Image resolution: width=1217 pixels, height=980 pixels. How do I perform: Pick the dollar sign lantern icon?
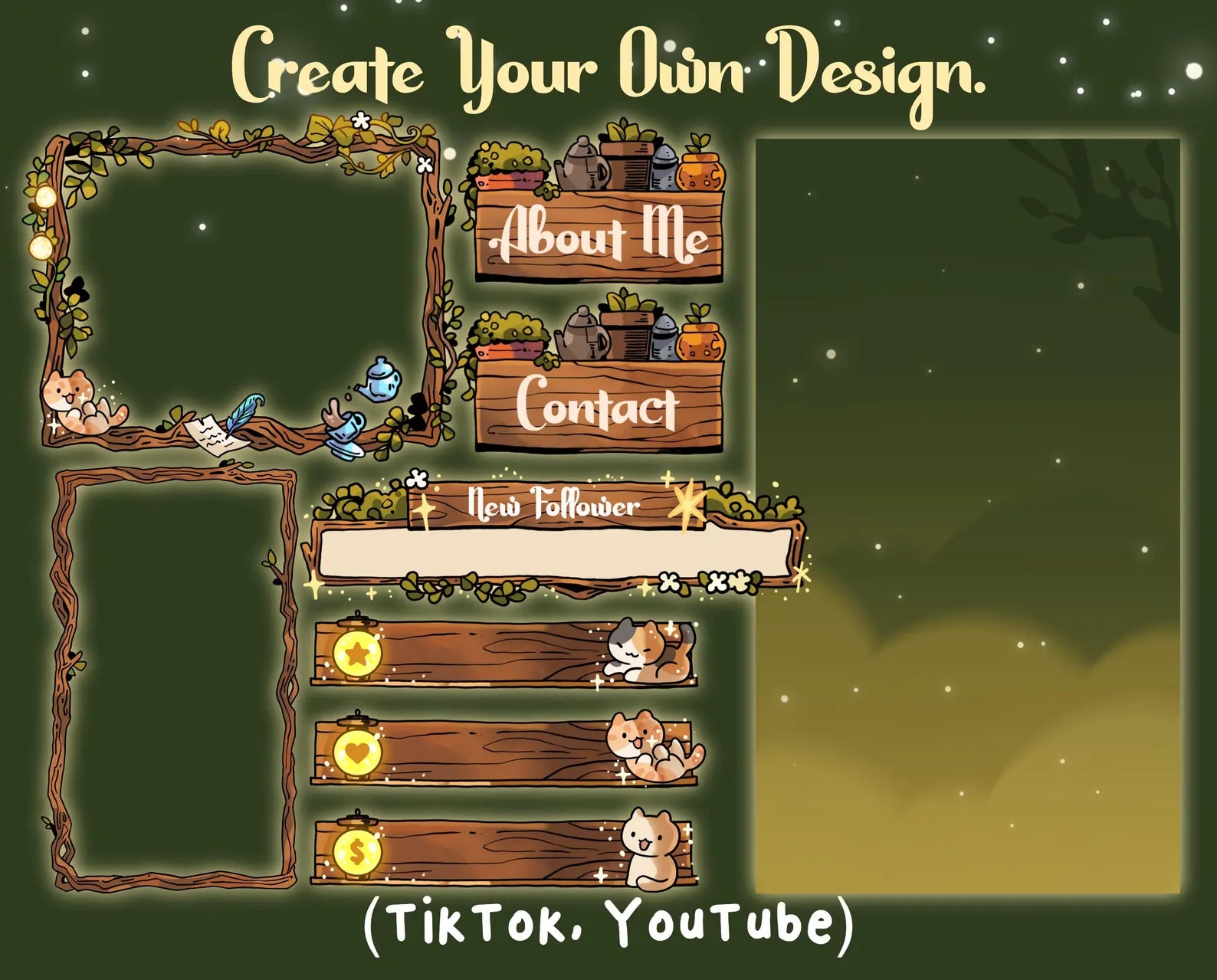358,850
